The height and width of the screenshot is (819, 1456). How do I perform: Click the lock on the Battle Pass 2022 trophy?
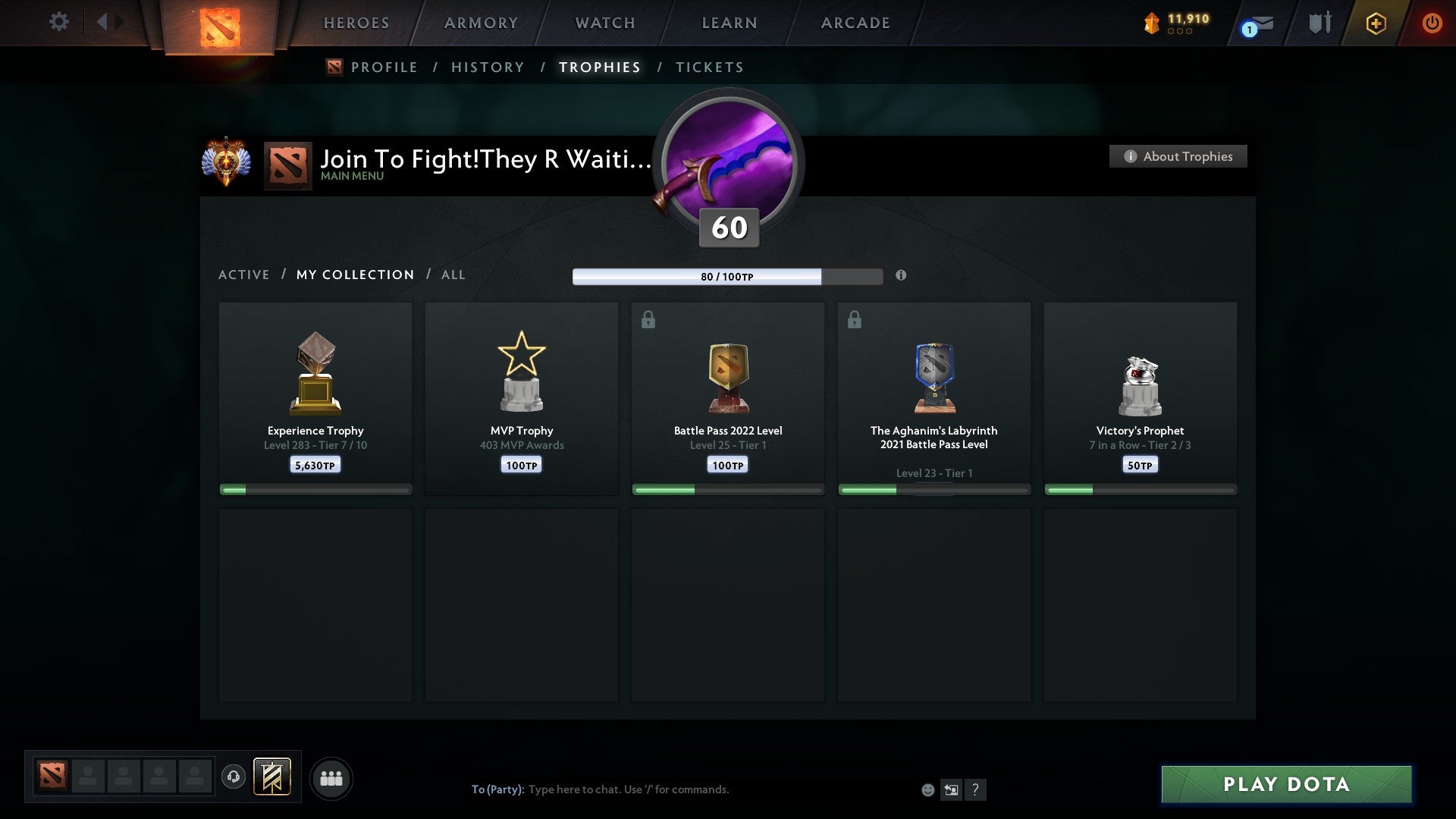[x=647, y=319]
